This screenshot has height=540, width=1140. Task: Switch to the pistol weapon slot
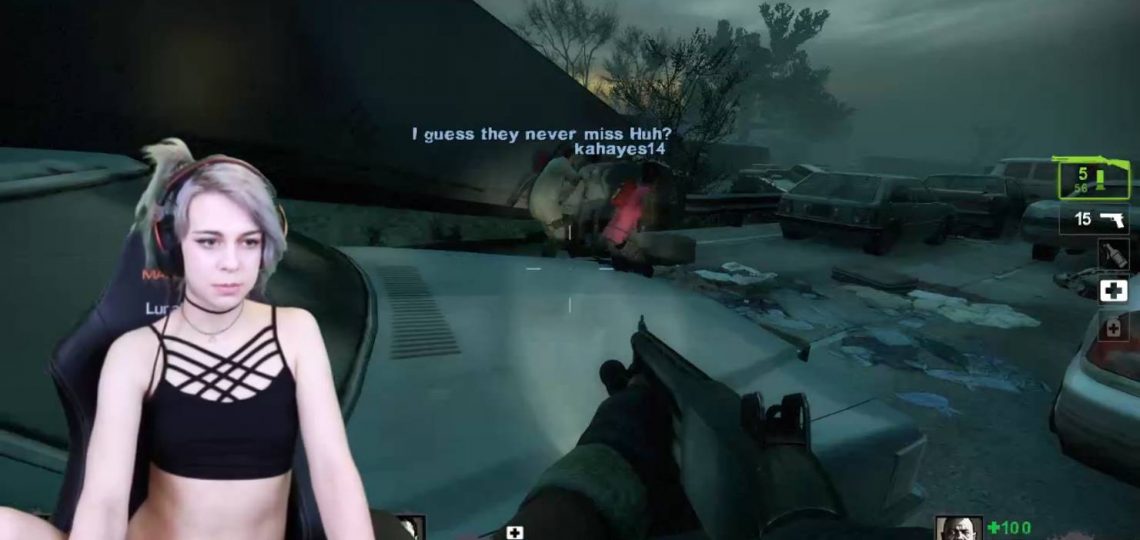(1101, 219)
